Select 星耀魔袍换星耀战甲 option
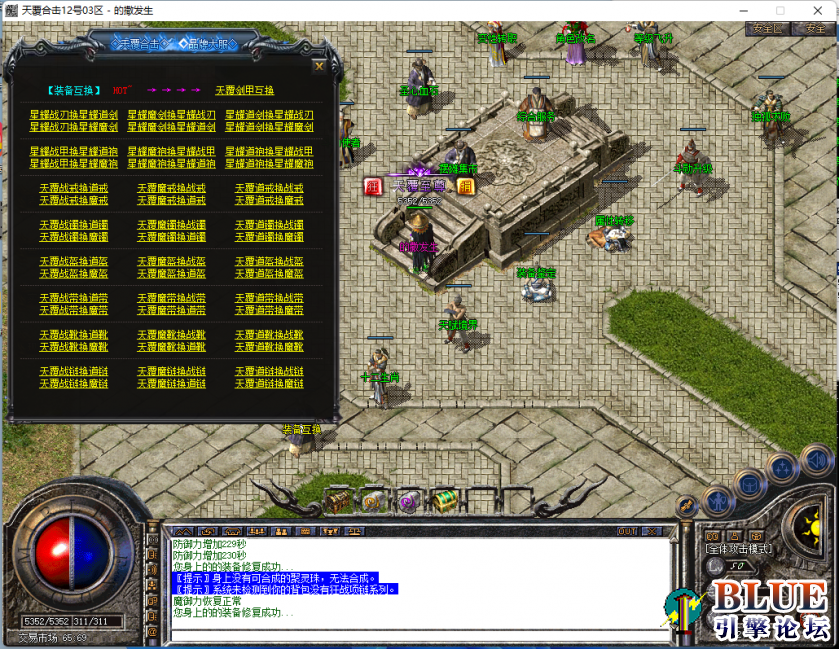Screen dimensions: 839x649 click(170, 151)
